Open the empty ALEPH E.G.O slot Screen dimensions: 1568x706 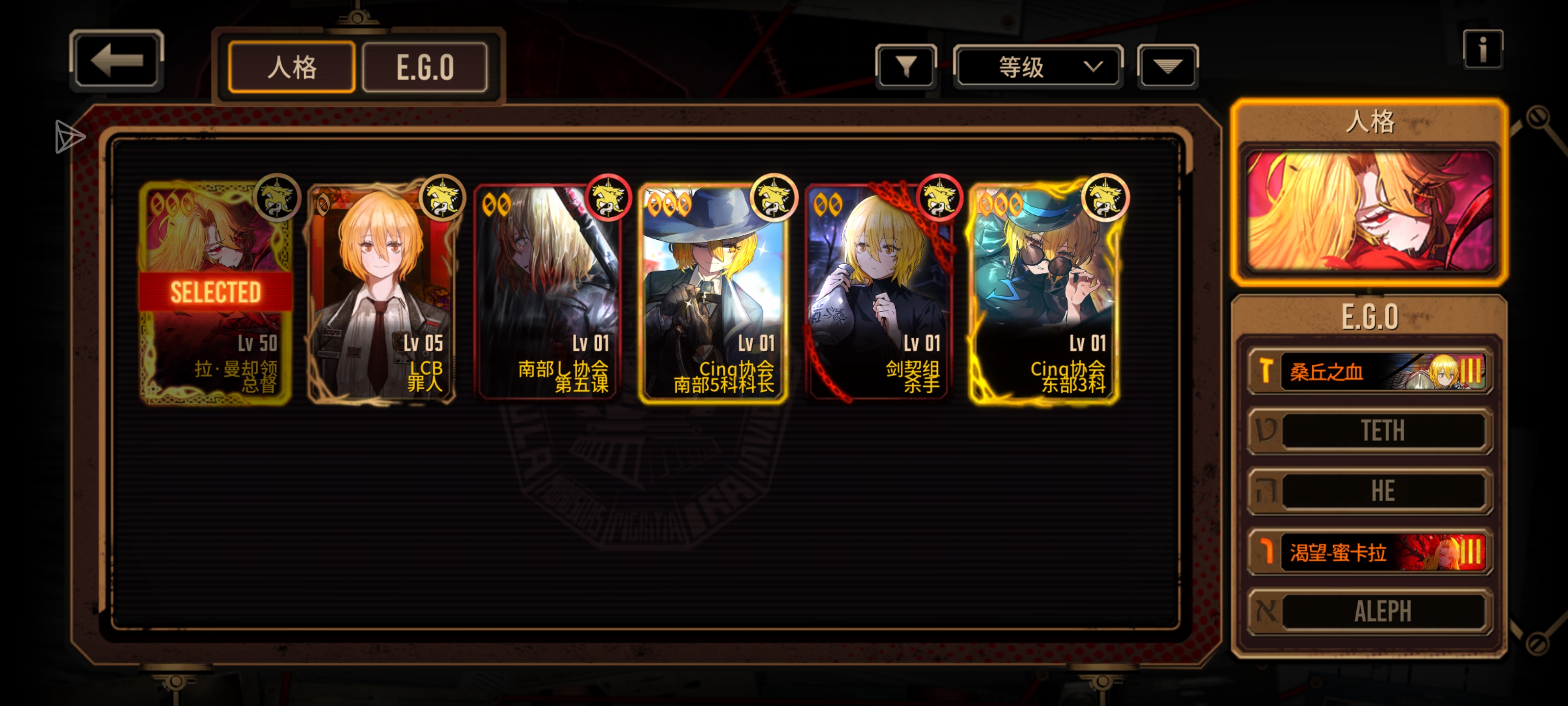tap(1370, 611)
